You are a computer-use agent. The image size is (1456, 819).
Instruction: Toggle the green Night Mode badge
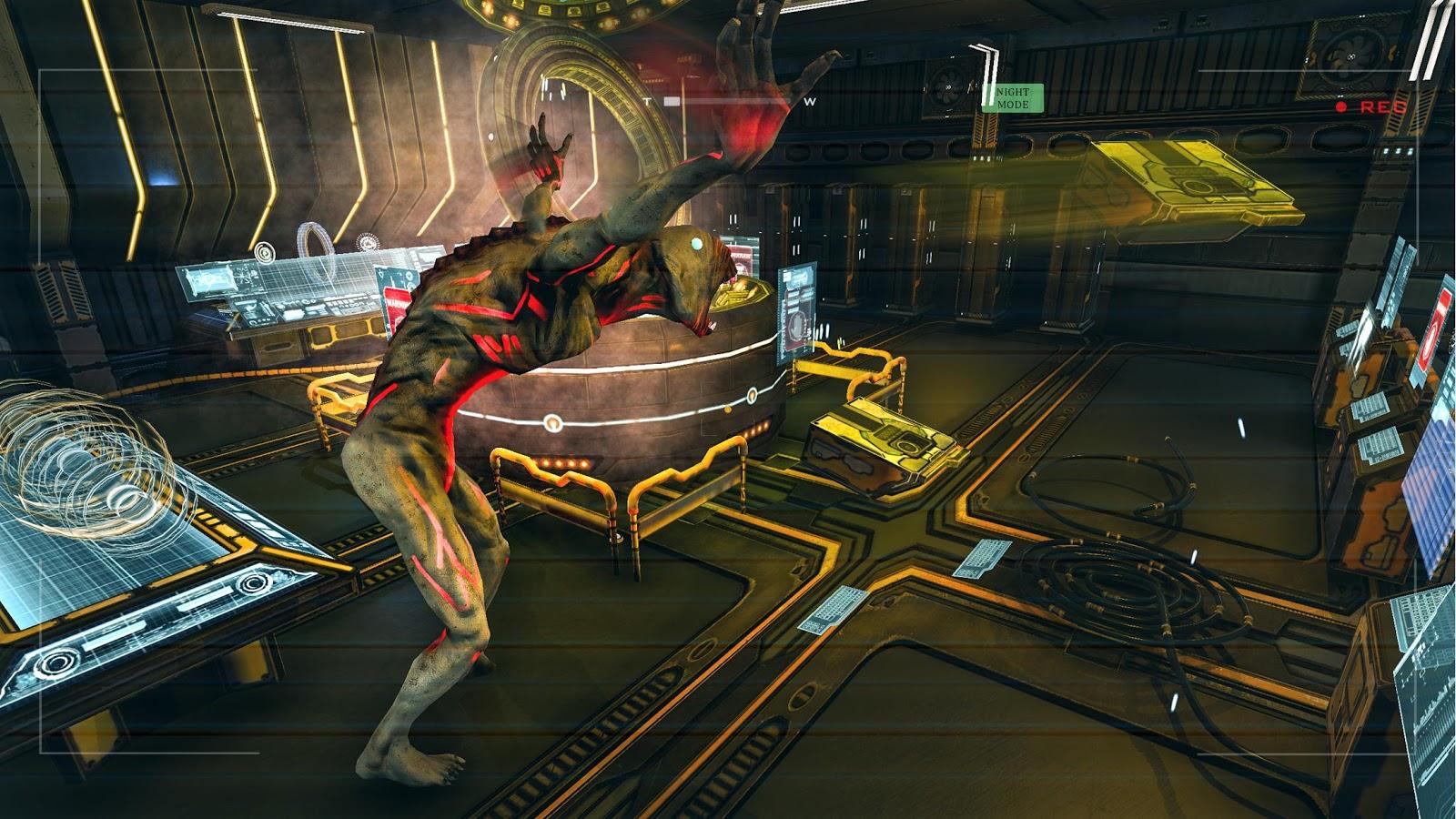[x=1012, y=98]
